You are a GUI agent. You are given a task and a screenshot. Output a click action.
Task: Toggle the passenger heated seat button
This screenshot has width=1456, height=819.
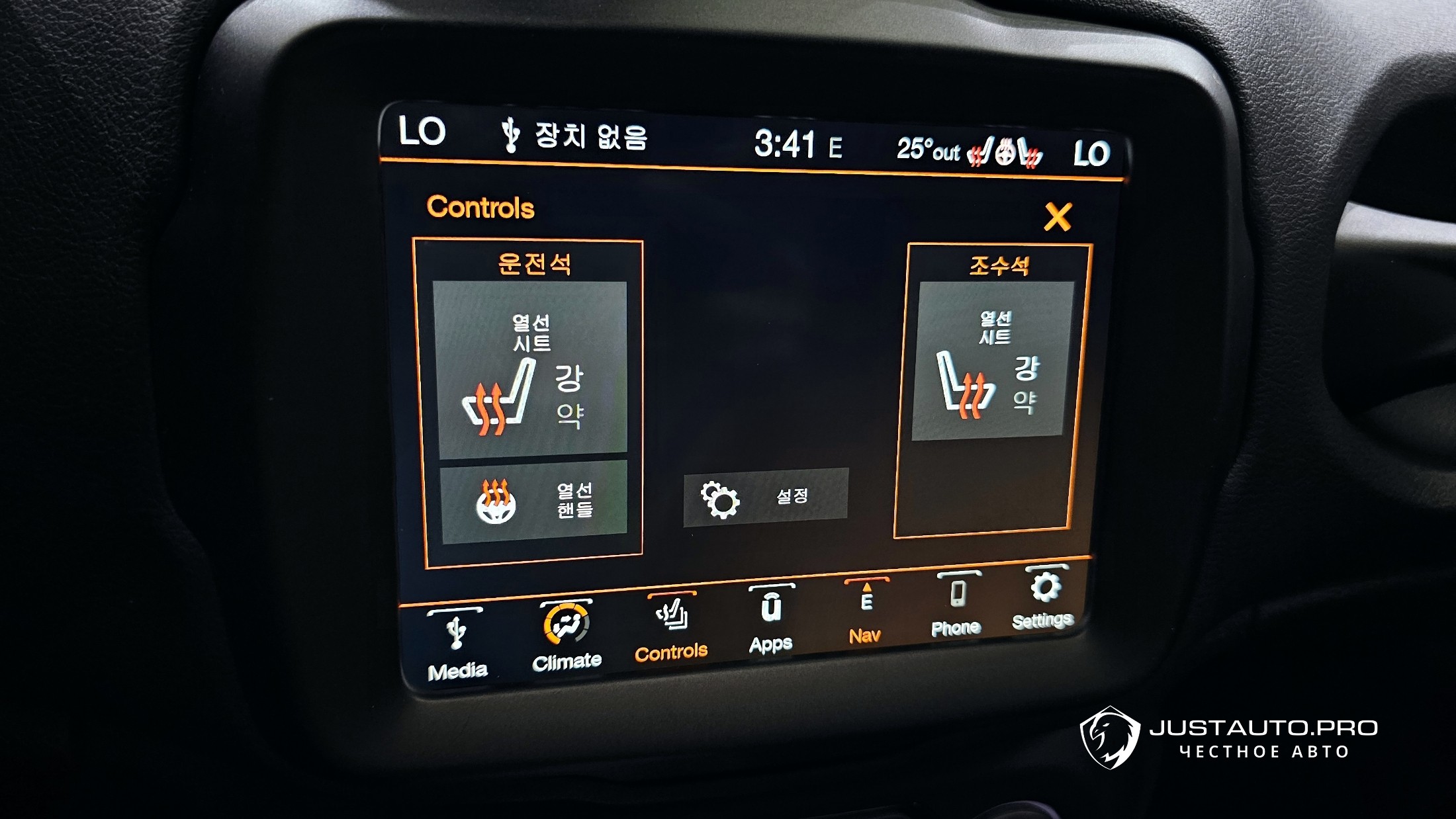pos(992,361)
